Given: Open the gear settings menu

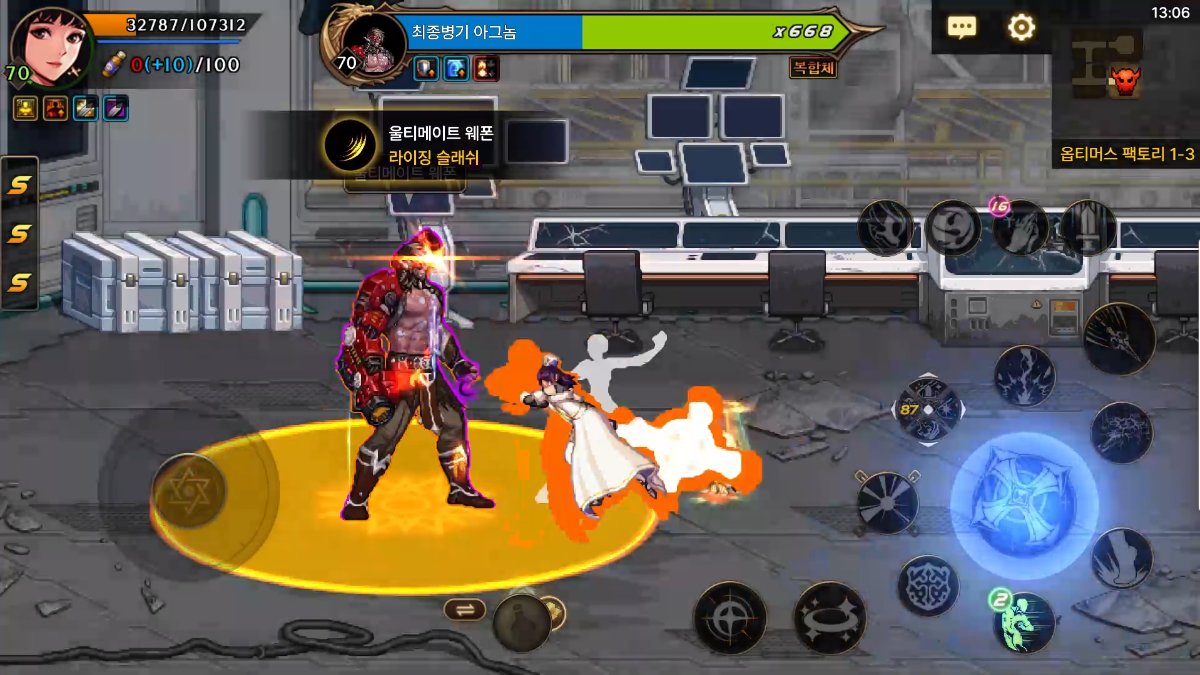Looking at the screenshot, I should pos(1021,27).
